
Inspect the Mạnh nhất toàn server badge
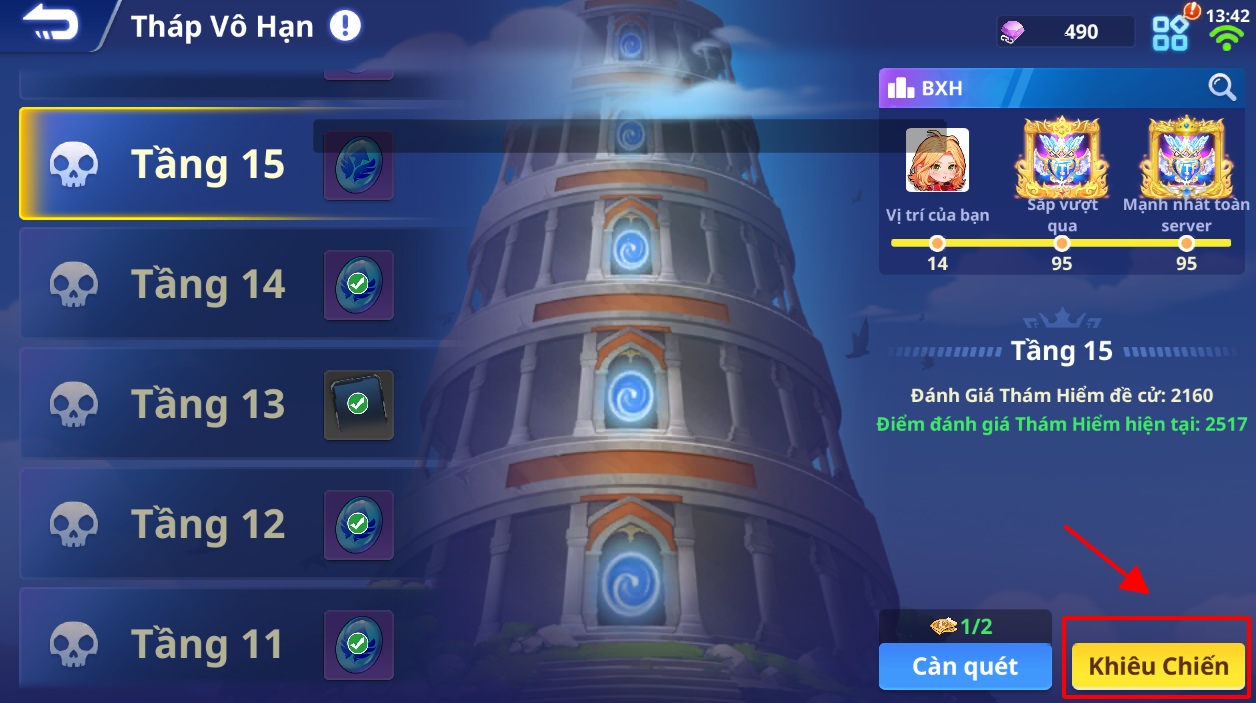(1186, 157)
